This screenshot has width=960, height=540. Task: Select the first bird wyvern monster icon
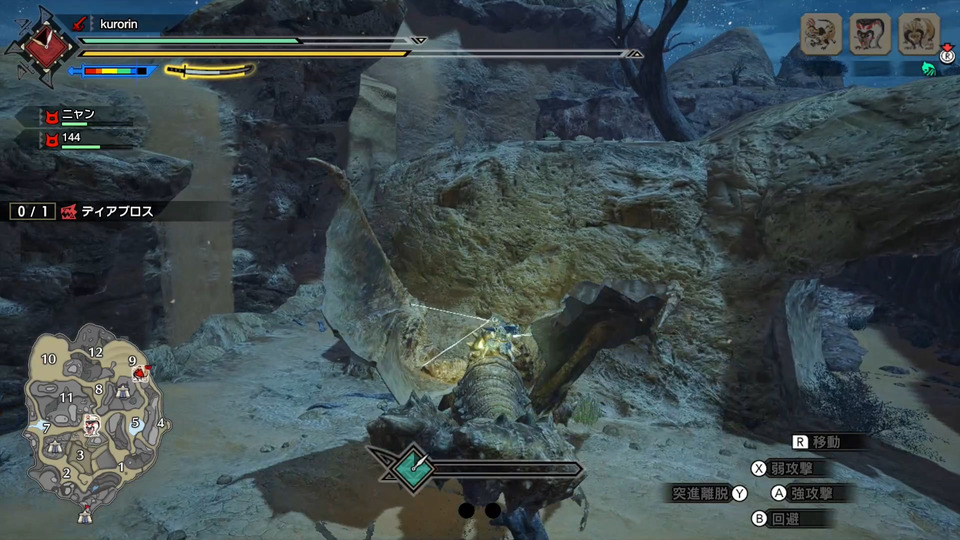coord(821,34)
